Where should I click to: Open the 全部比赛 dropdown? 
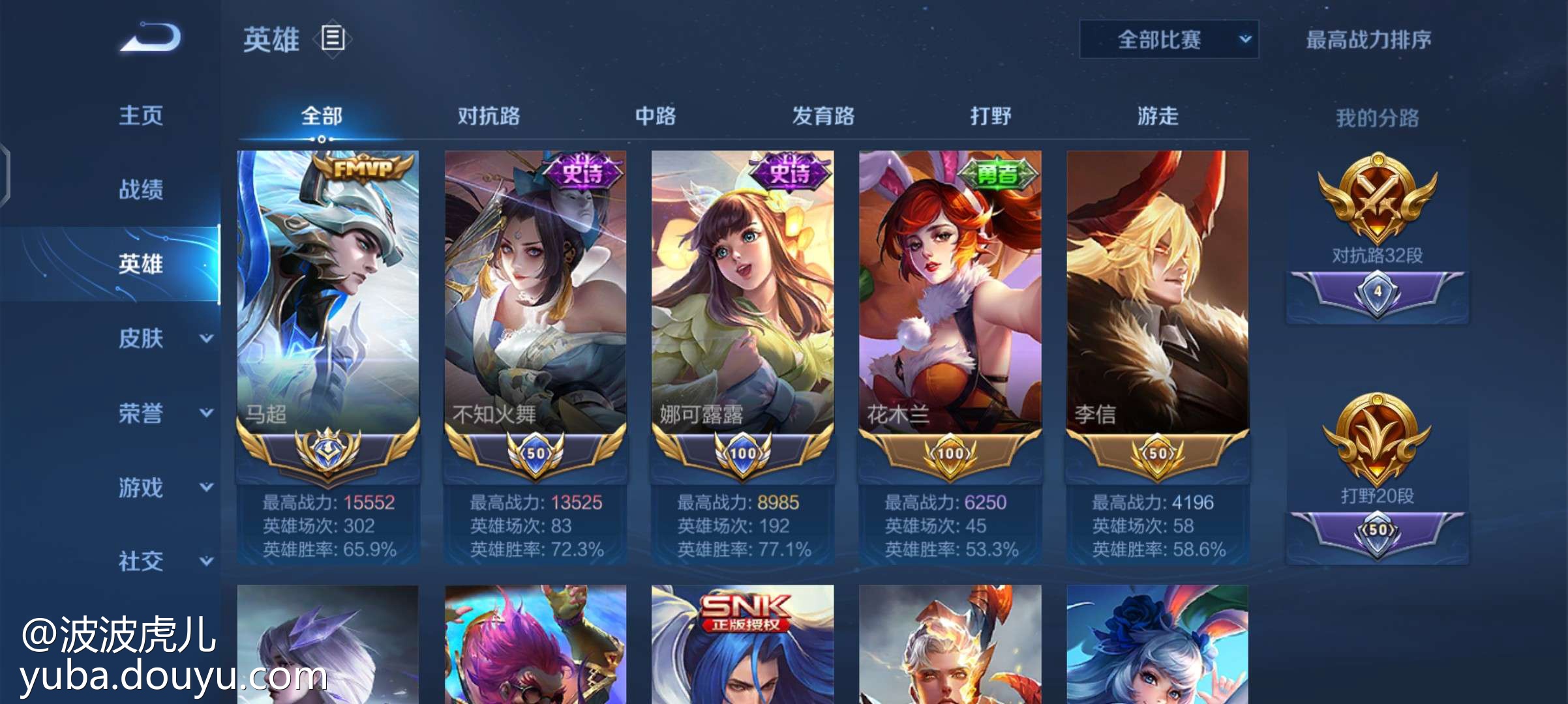click(1168, 40)
